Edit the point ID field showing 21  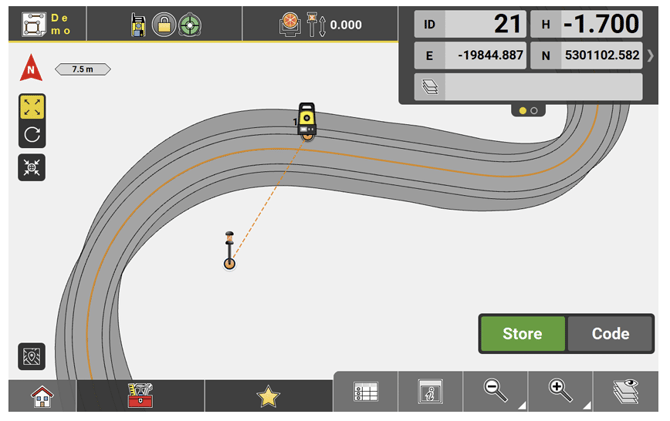point(486,24)
